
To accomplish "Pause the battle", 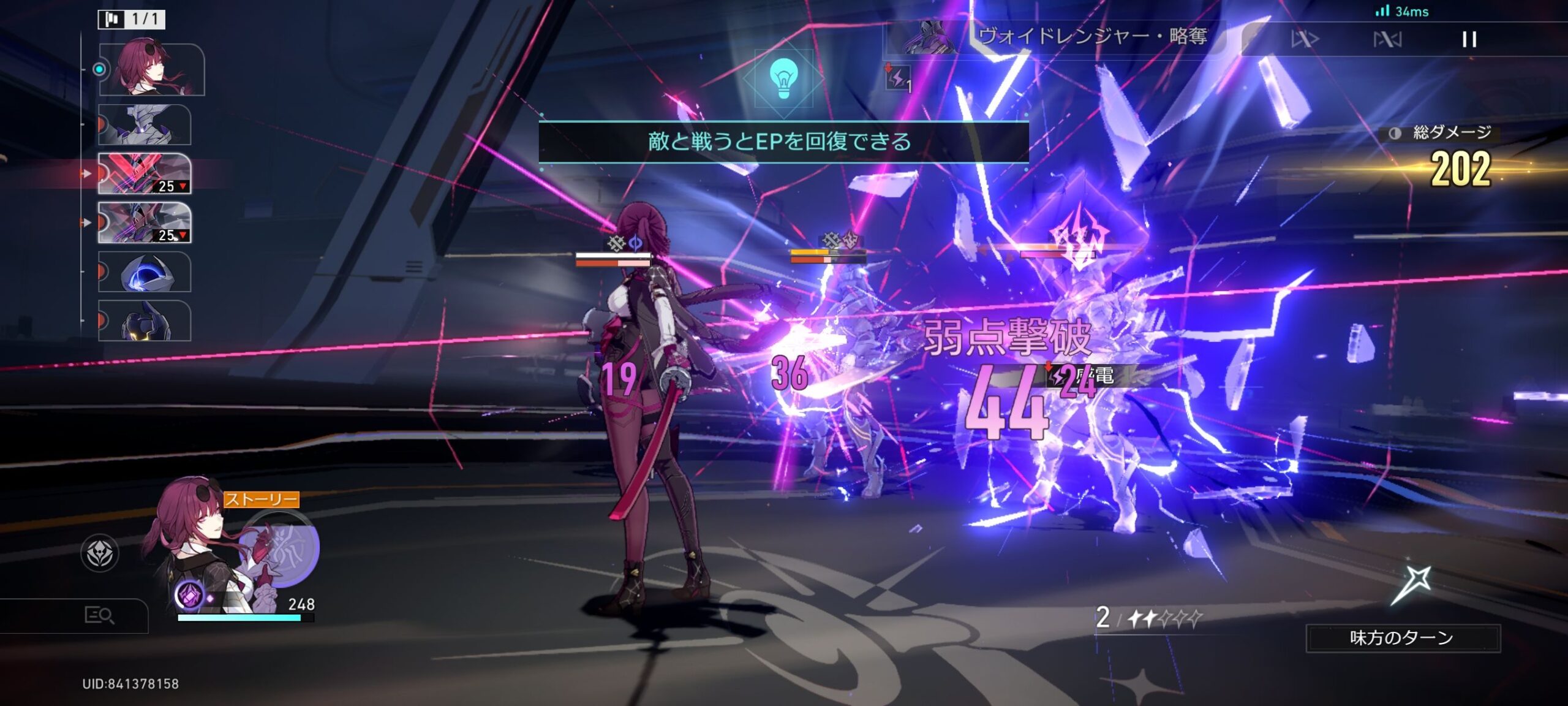I will coord(1469,39).
